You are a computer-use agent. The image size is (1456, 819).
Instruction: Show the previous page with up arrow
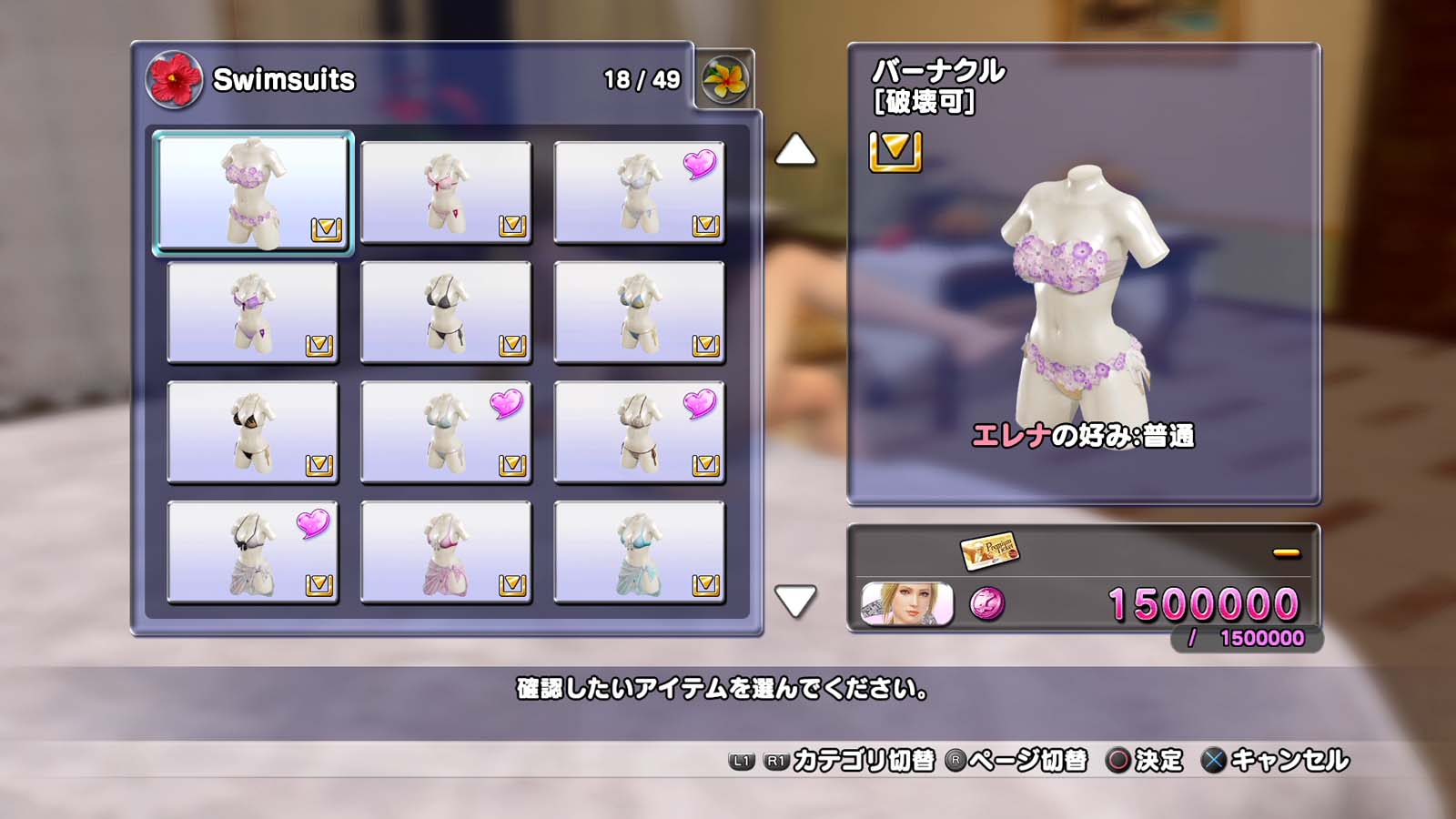point(795,150)
